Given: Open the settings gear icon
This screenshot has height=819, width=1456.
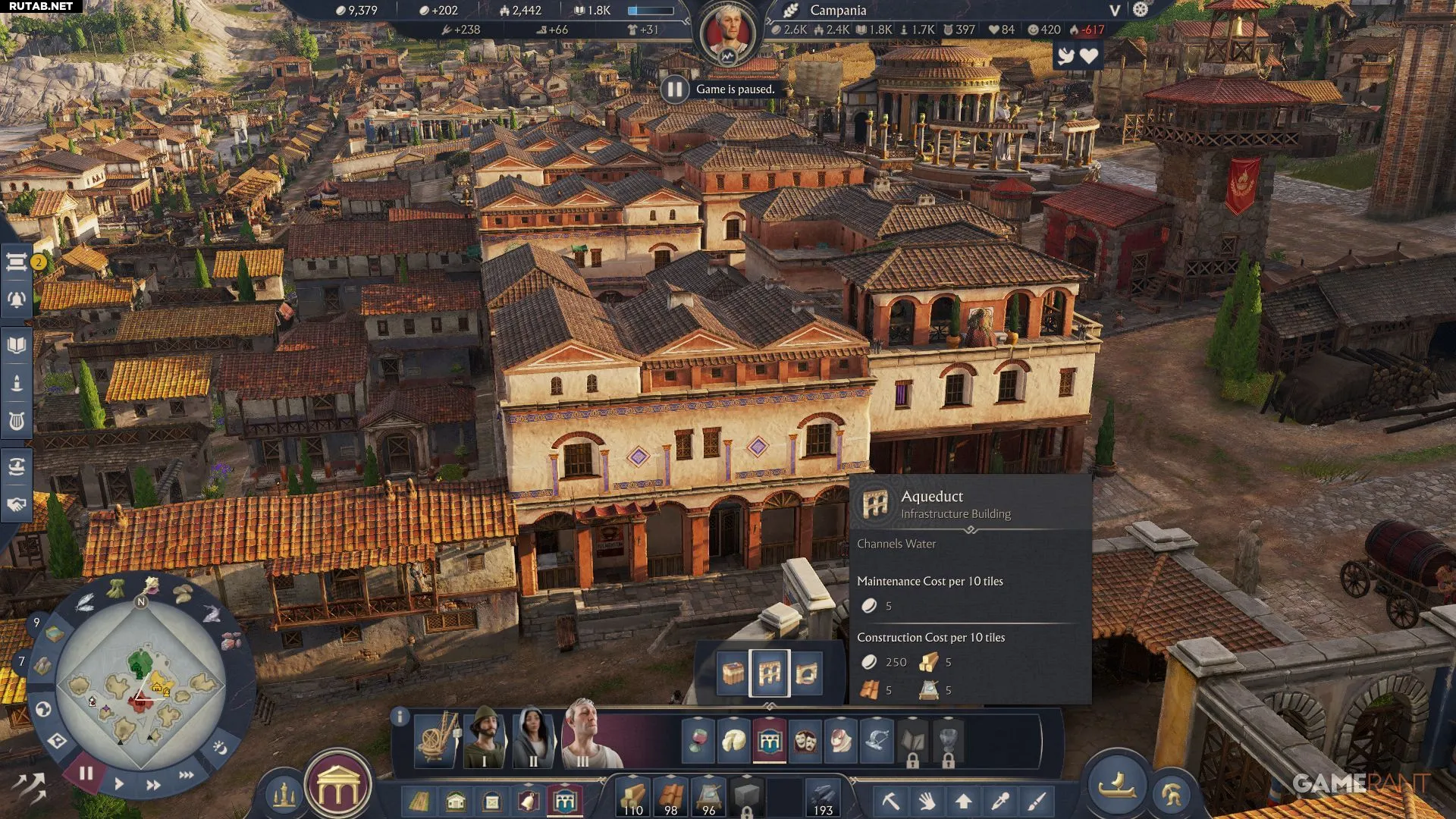Looking at the screenshot, I should tap(1141, 10).
